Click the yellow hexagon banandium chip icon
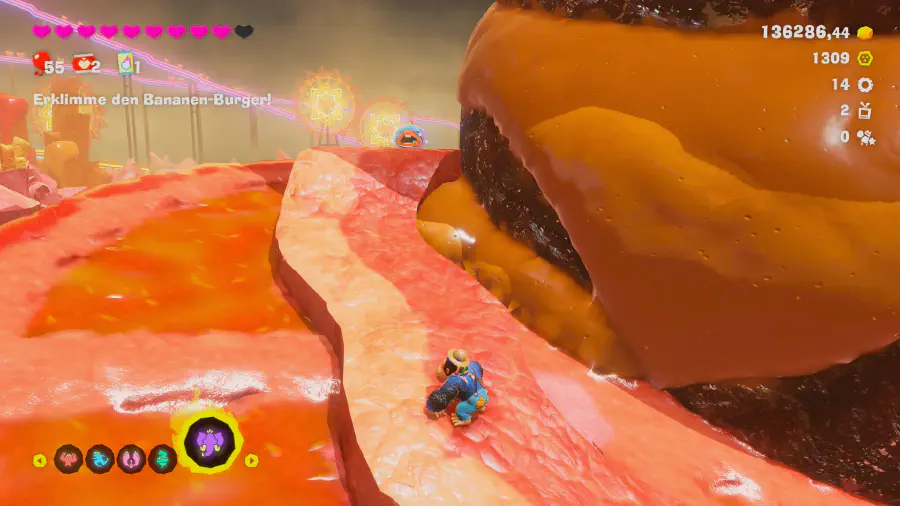 pyautogui.click(x=865, y=58)
